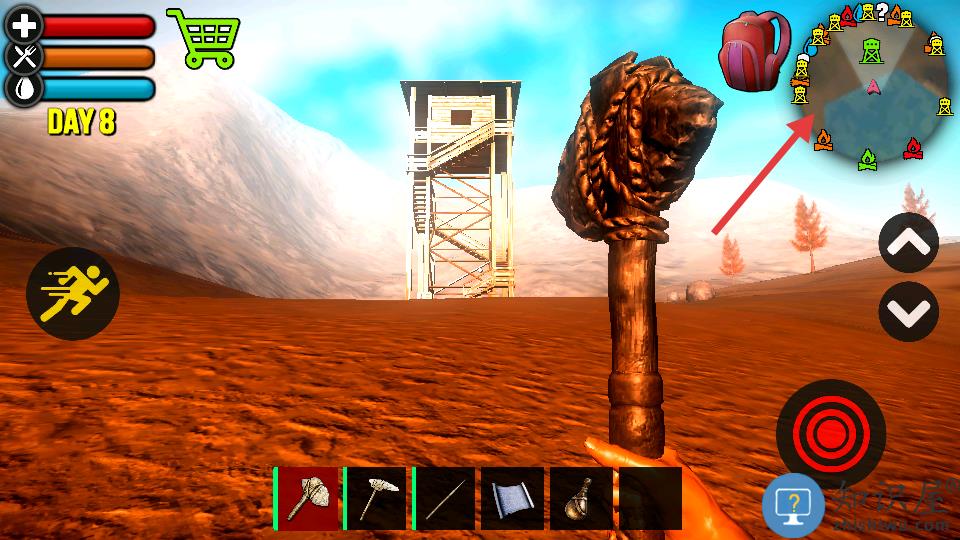The height and width of the screenshot is (540, 960).
Task: Select the stone axe hotbar slot
Action: [x=307, y=498]
